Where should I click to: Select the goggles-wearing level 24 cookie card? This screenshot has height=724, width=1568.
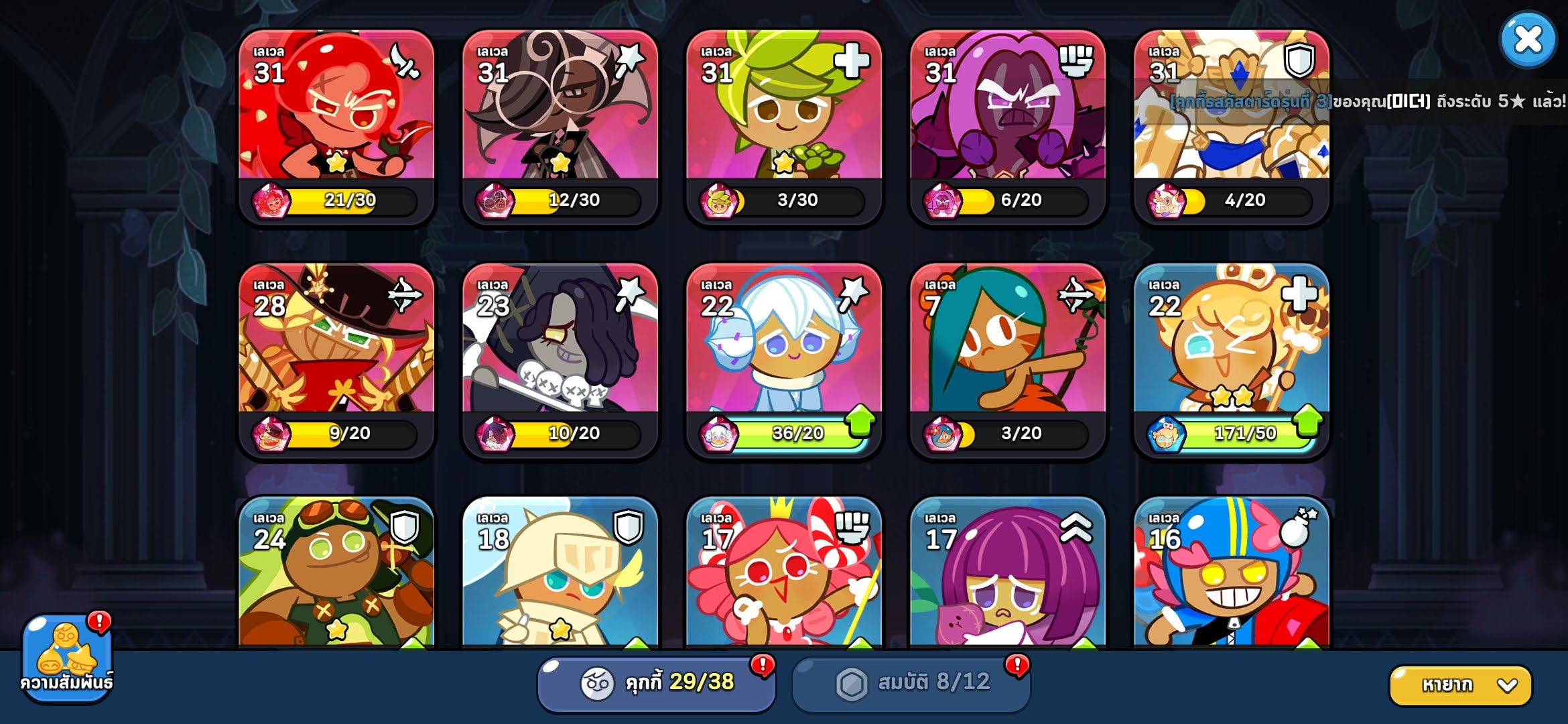click(336, 577)
